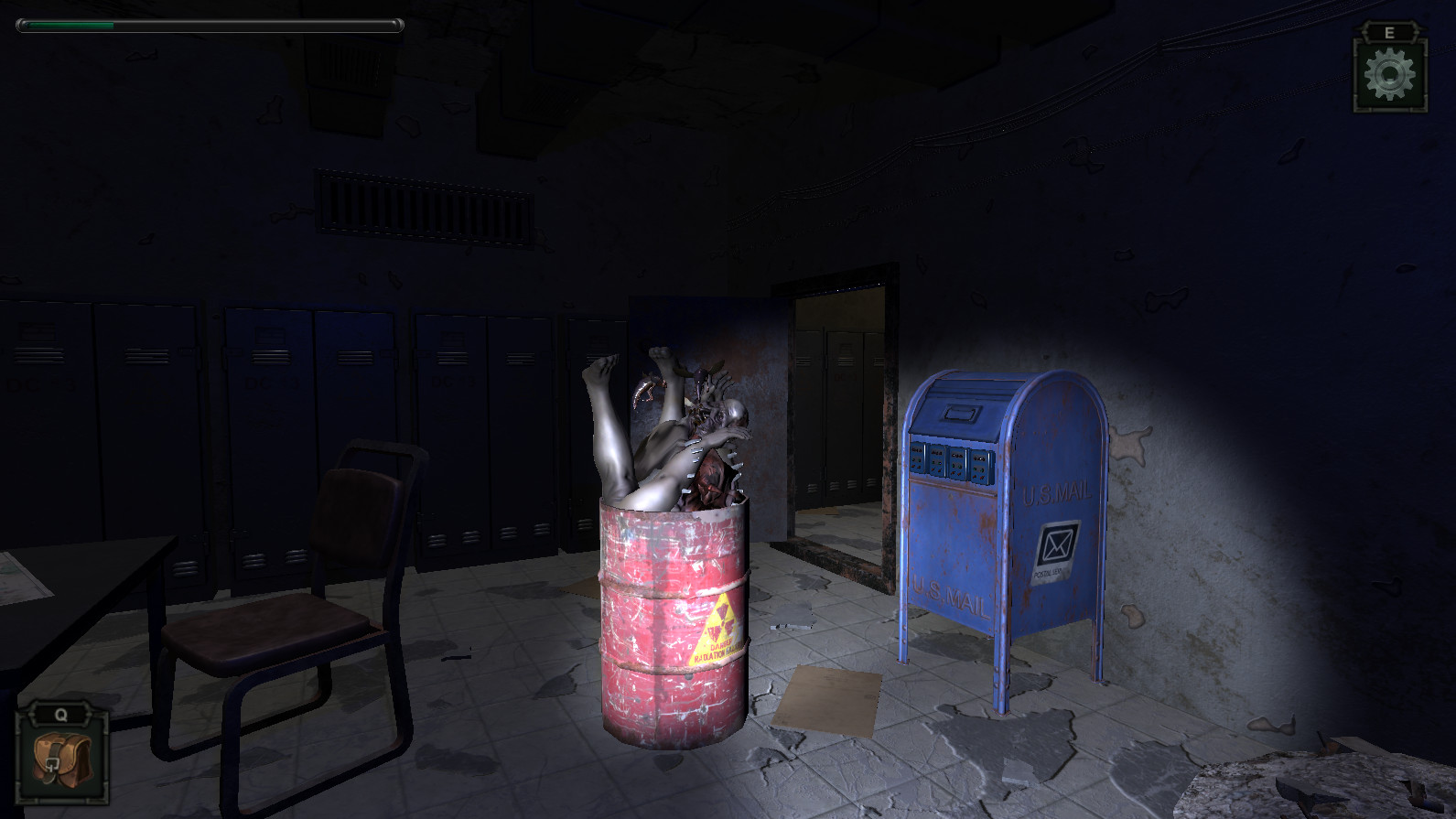Image resolution: width=1456 pixels, height=819 pixels.
Task: Open the mailbox pull-down chute handle
Action: (x=962, y=414)
